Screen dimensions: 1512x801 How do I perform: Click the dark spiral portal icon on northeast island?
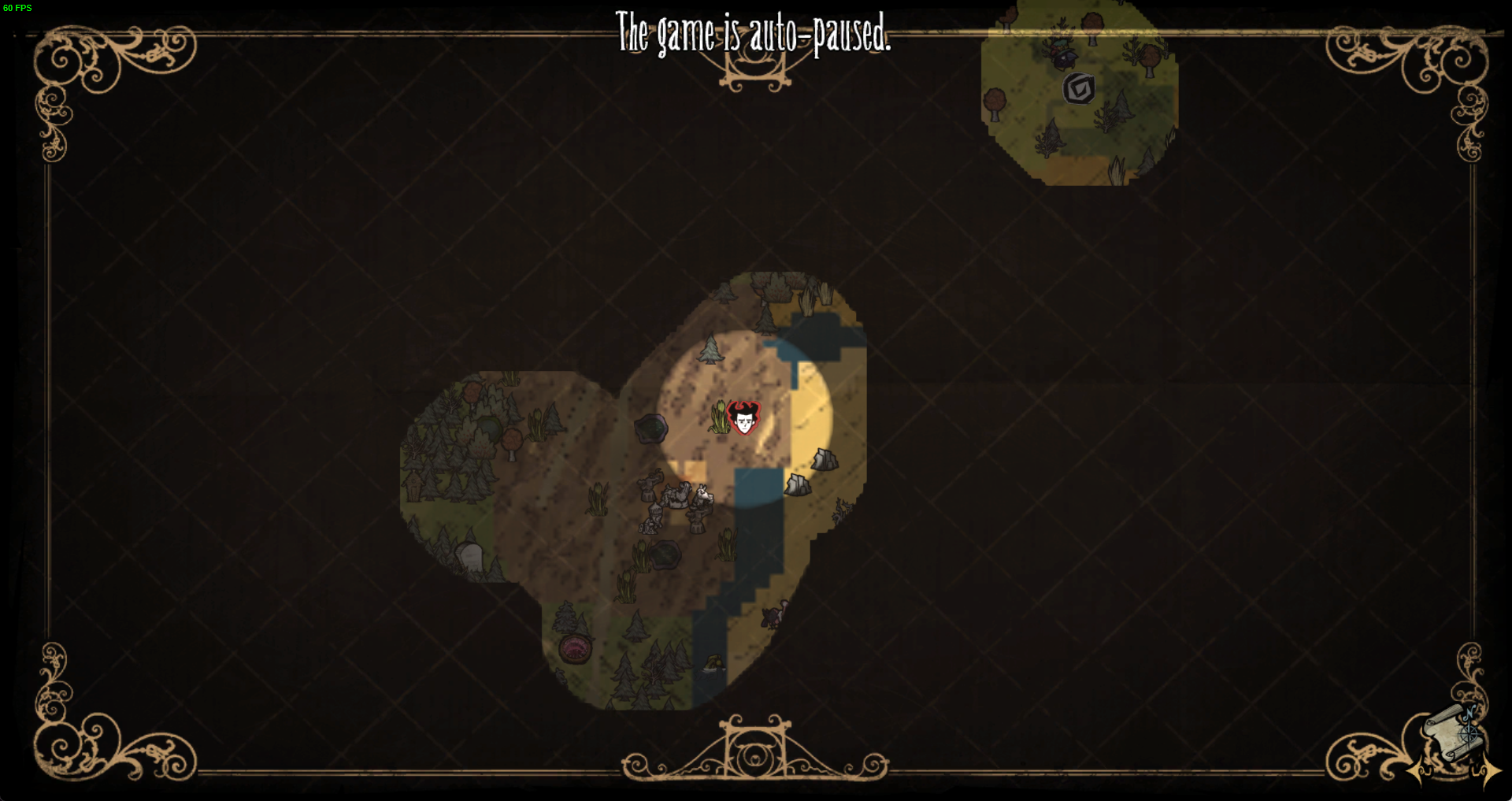(x=1079, y=88)
